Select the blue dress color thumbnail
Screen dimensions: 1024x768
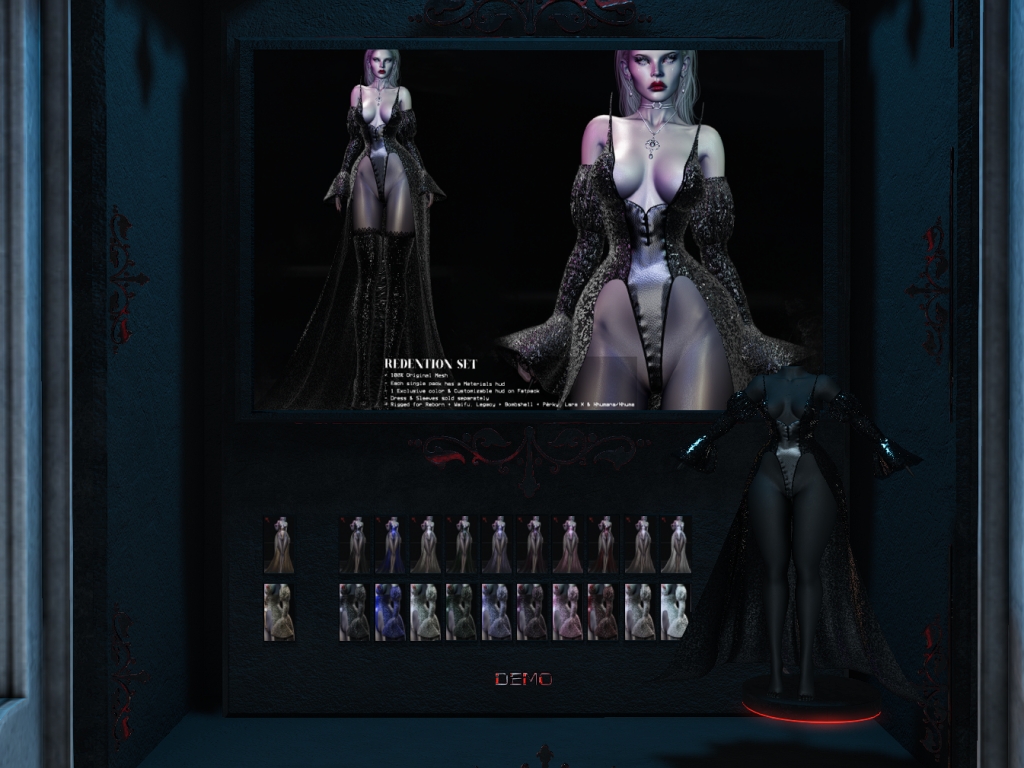(390, 545)
